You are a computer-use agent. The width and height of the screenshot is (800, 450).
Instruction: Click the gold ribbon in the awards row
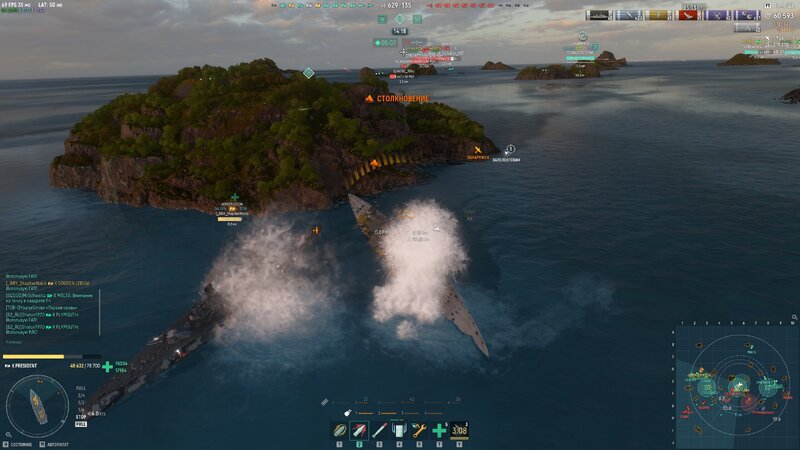pyautogui.click(x=657, y=15)
